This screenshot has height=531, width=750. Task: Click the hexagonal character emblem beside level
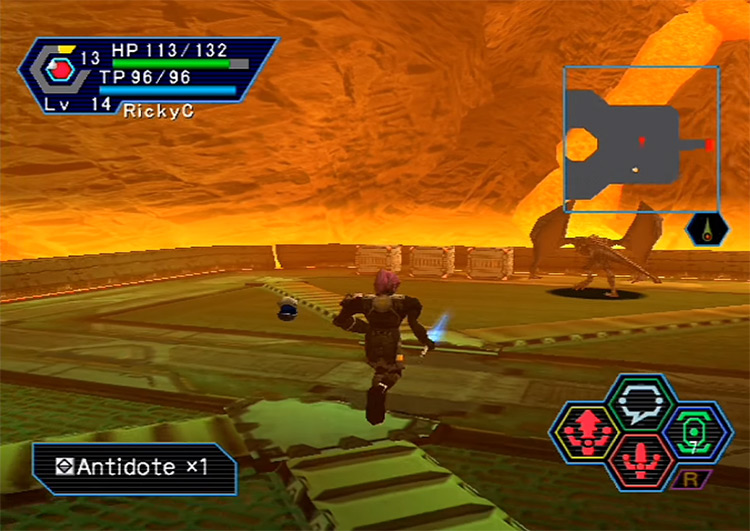click(58, 71)
